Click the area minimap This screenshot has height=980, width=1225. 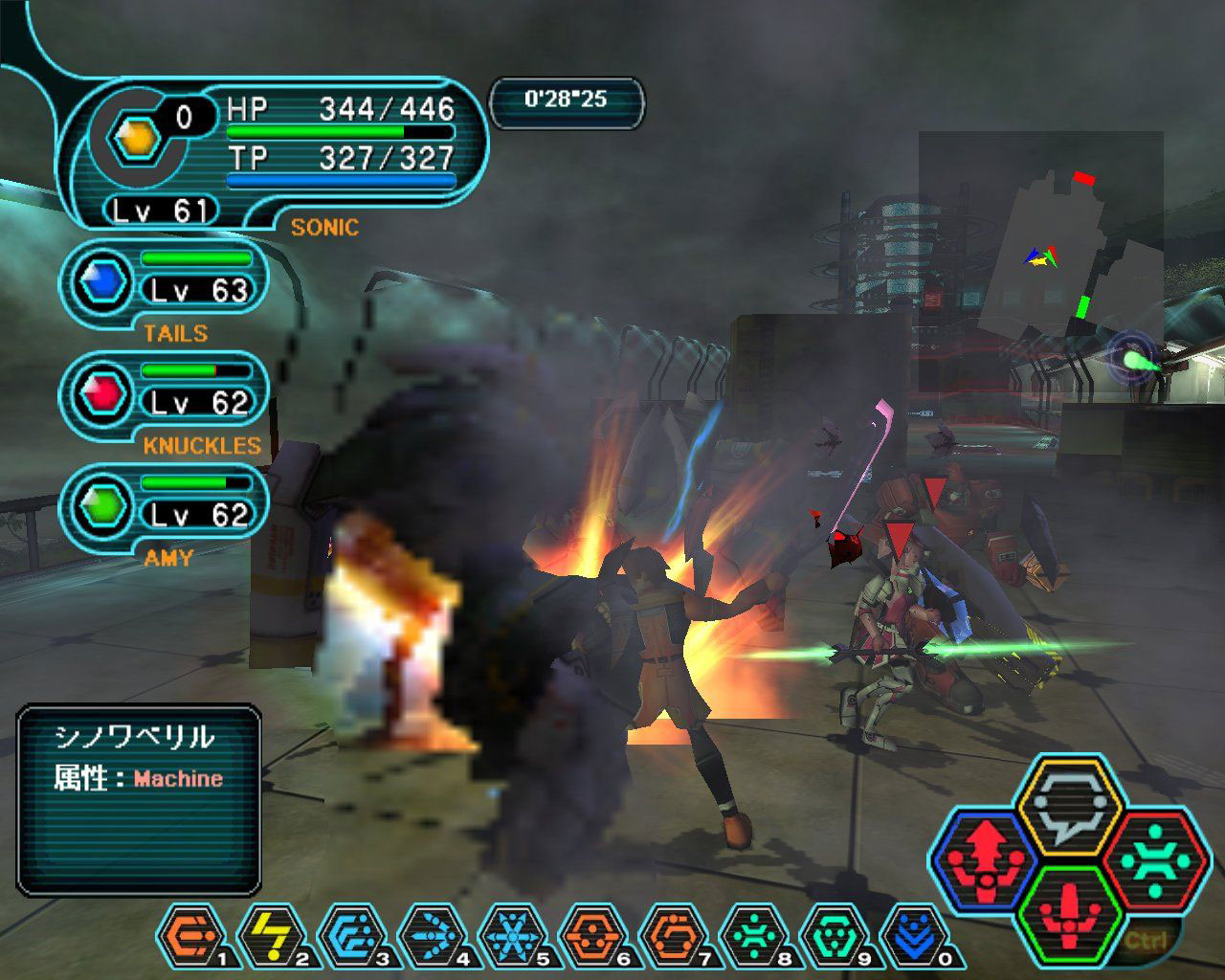point(1041,260)
